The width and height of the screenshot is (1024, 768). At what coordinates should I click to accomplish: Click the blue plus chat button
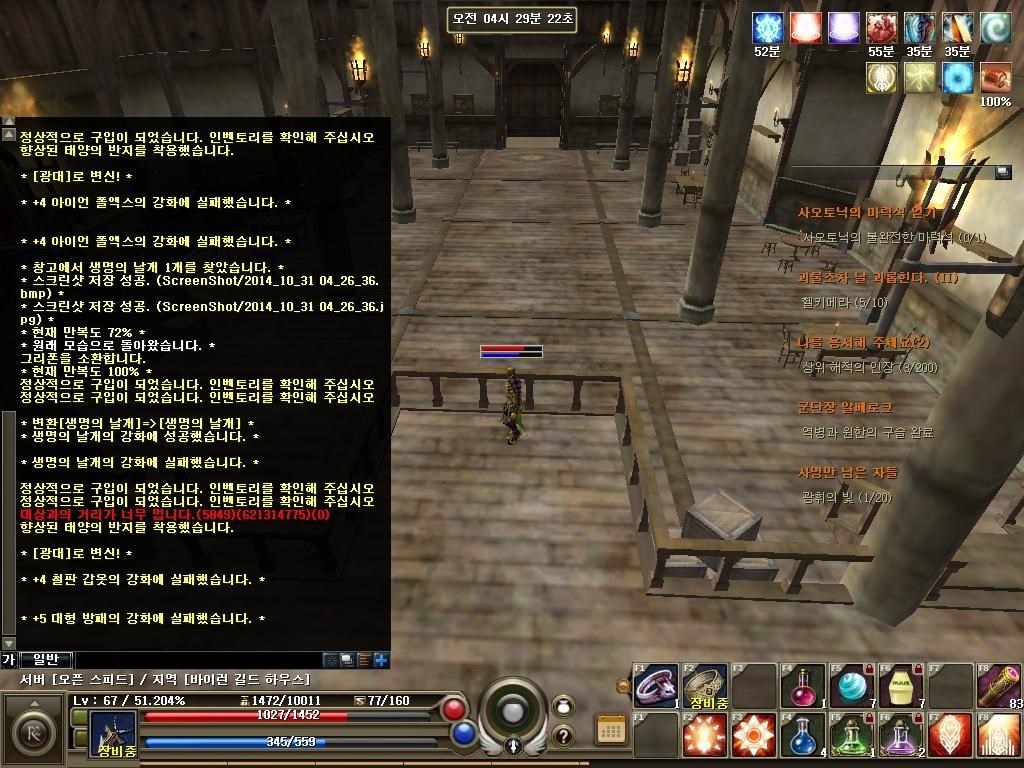point(381,660)
